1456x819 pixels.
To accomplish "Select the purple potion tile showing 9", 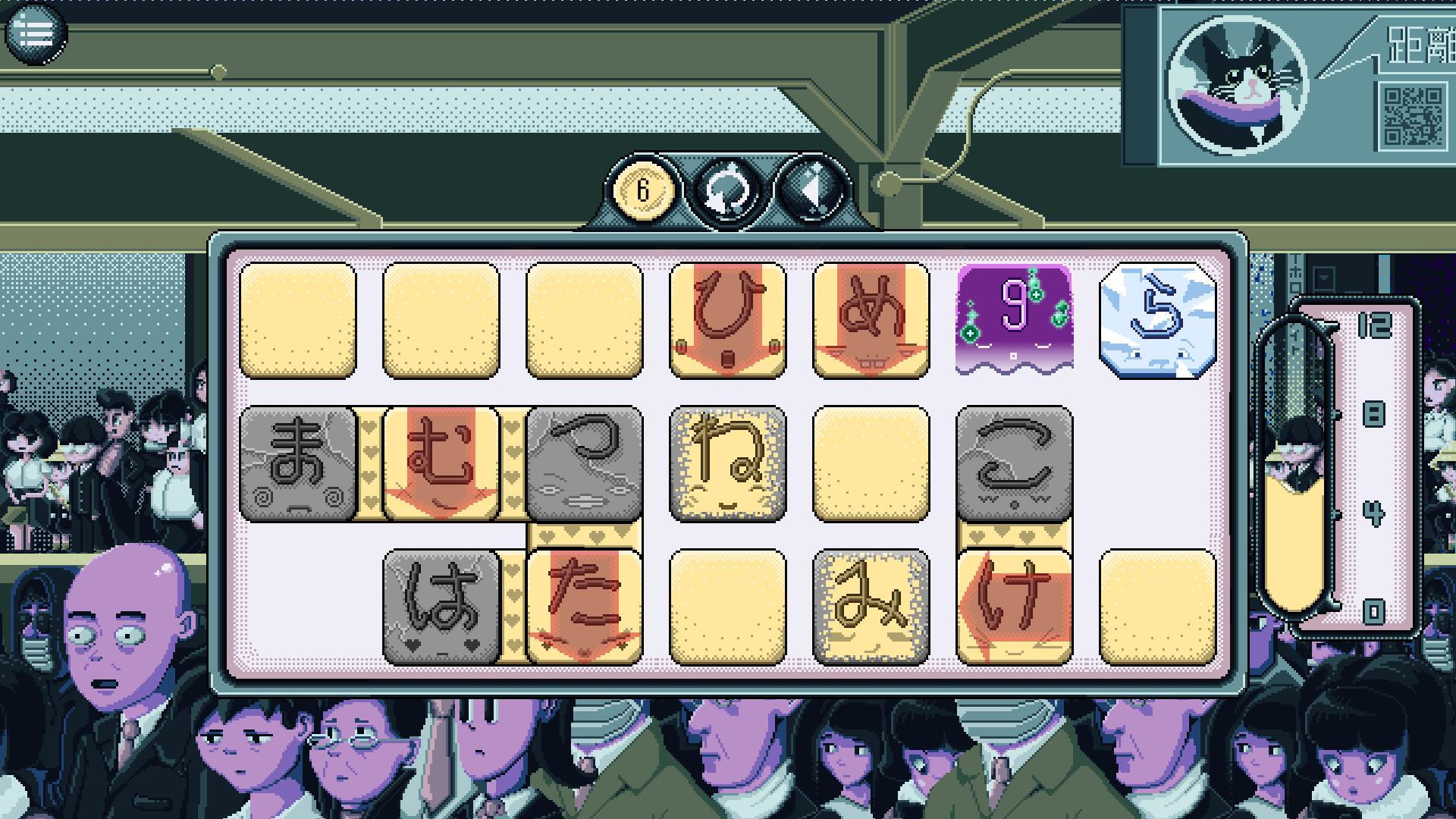I will [x=1014, y=318].
